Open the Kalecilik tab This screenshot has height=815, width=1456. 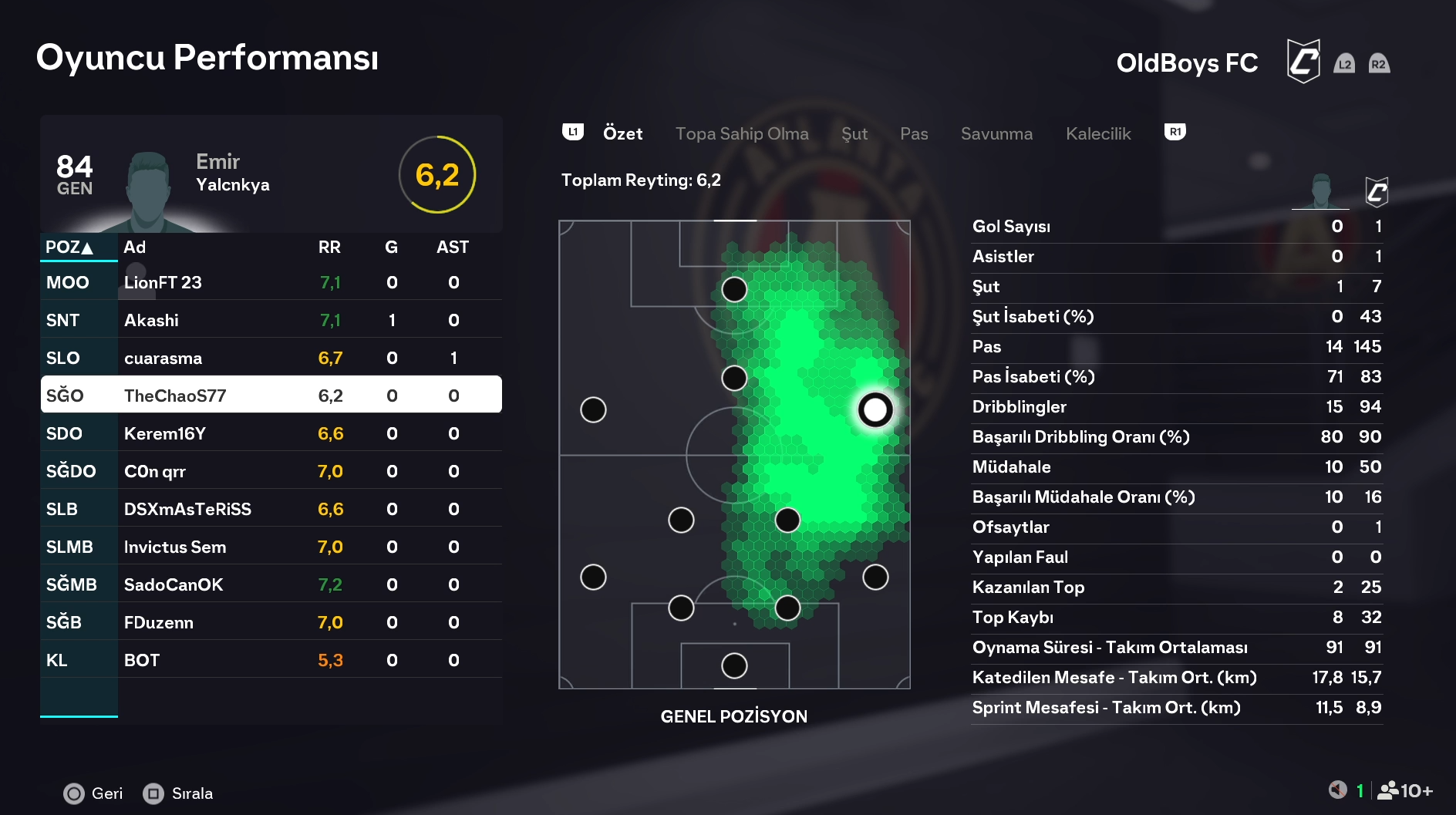pyautogui.click(x=1098, y=133)
